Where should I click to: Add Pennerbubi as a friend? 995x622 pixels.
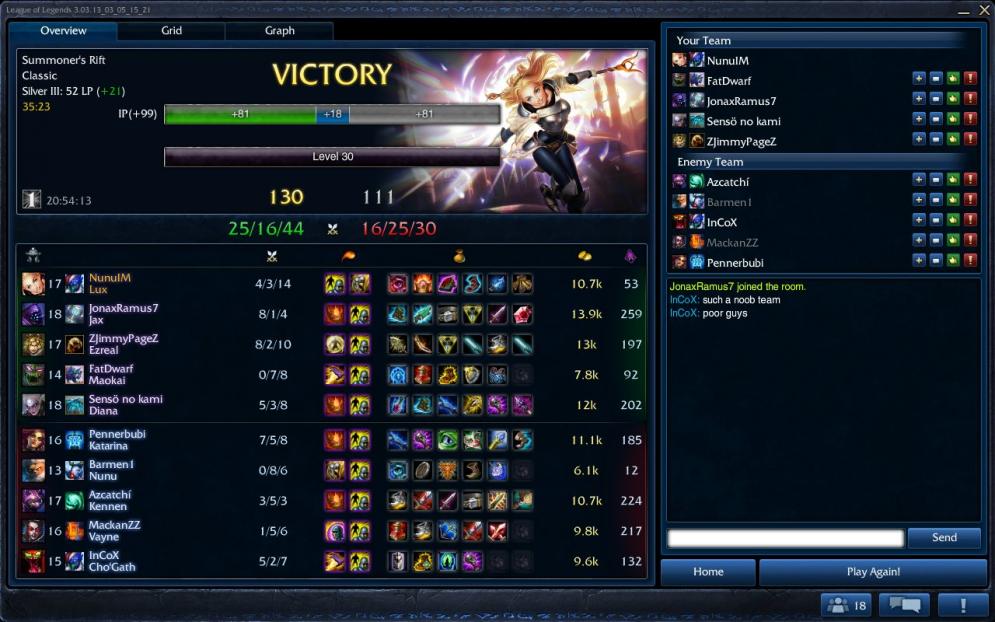[919, 261]
